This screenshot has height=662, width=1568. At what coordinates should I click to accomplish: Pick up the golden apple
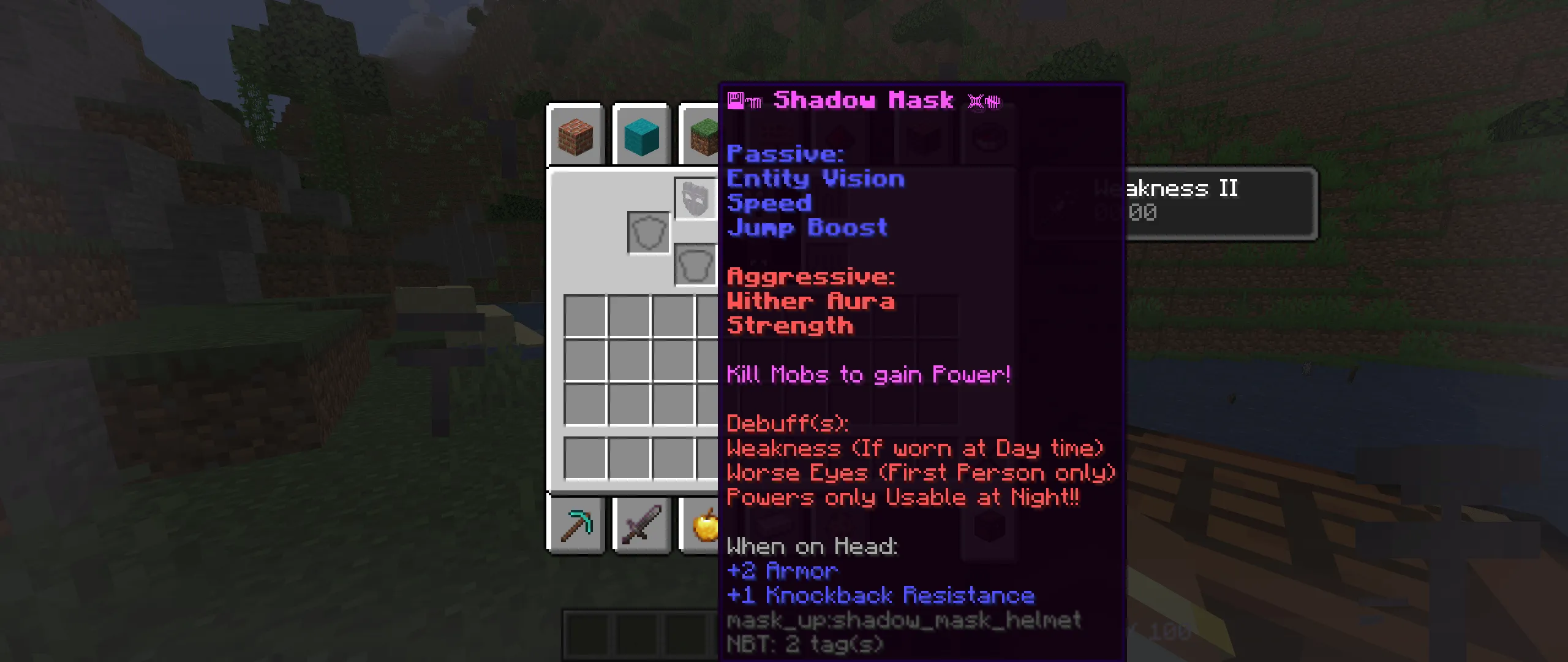(706, 526)
